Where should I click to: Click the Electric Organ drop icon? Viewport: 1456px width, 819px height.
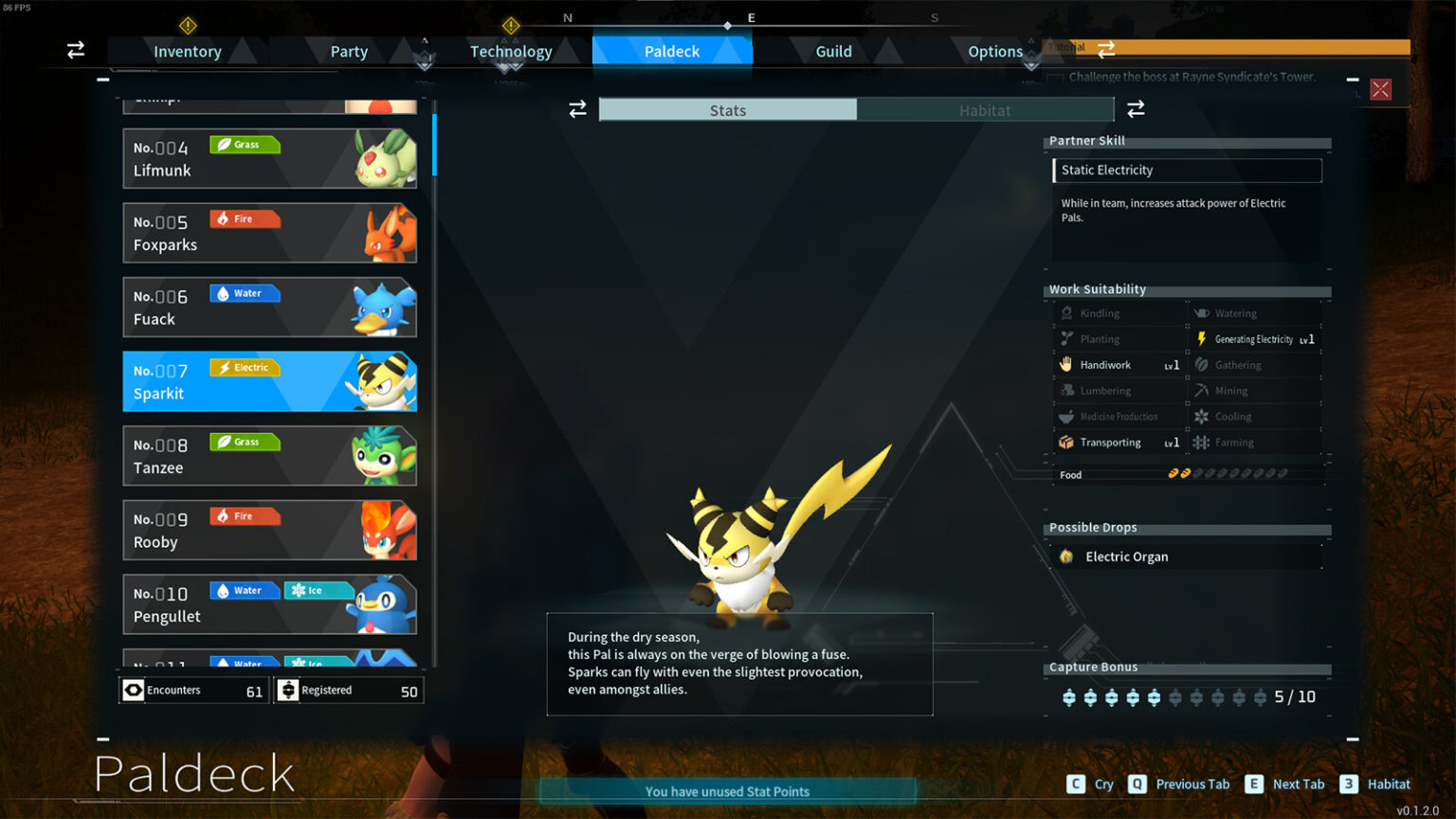click(x=1065, y=556)
